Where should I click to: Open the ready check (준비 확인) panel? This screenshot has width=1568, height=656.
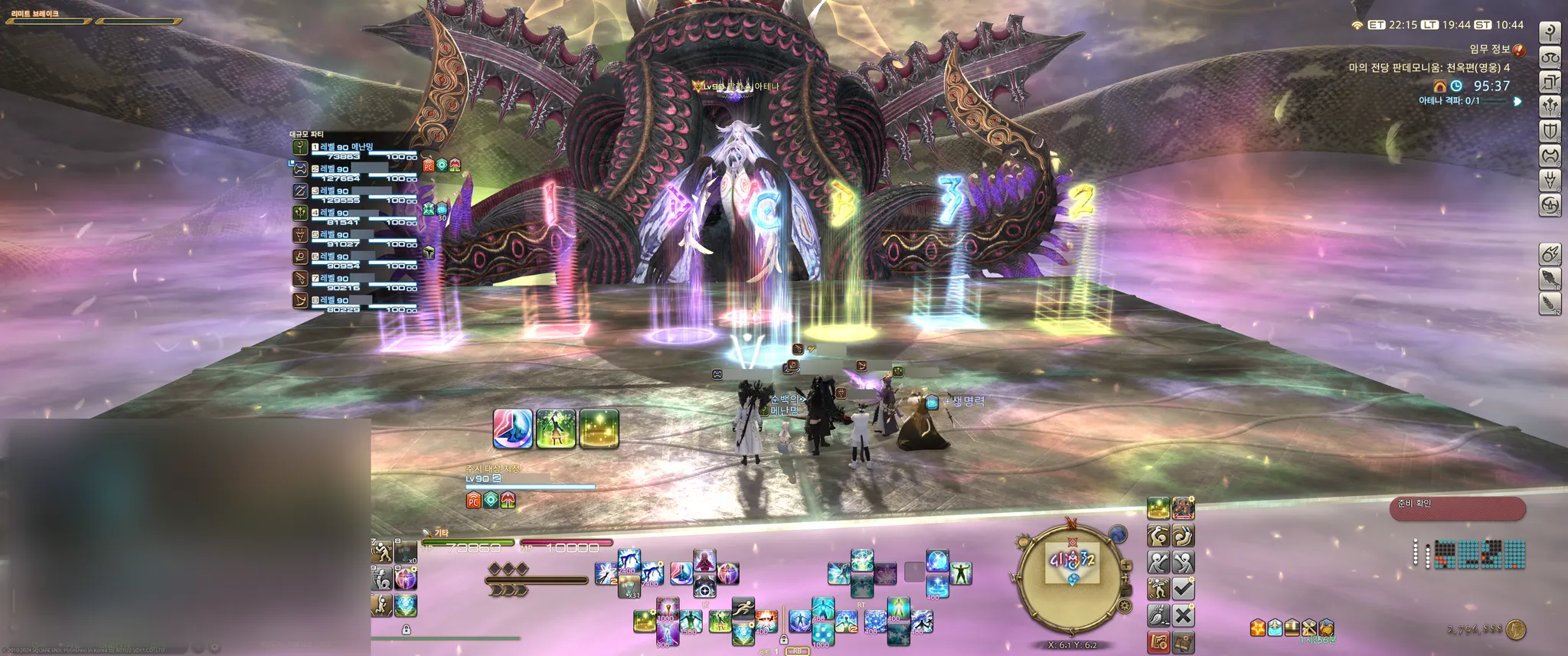click(x=1457, y=508)
